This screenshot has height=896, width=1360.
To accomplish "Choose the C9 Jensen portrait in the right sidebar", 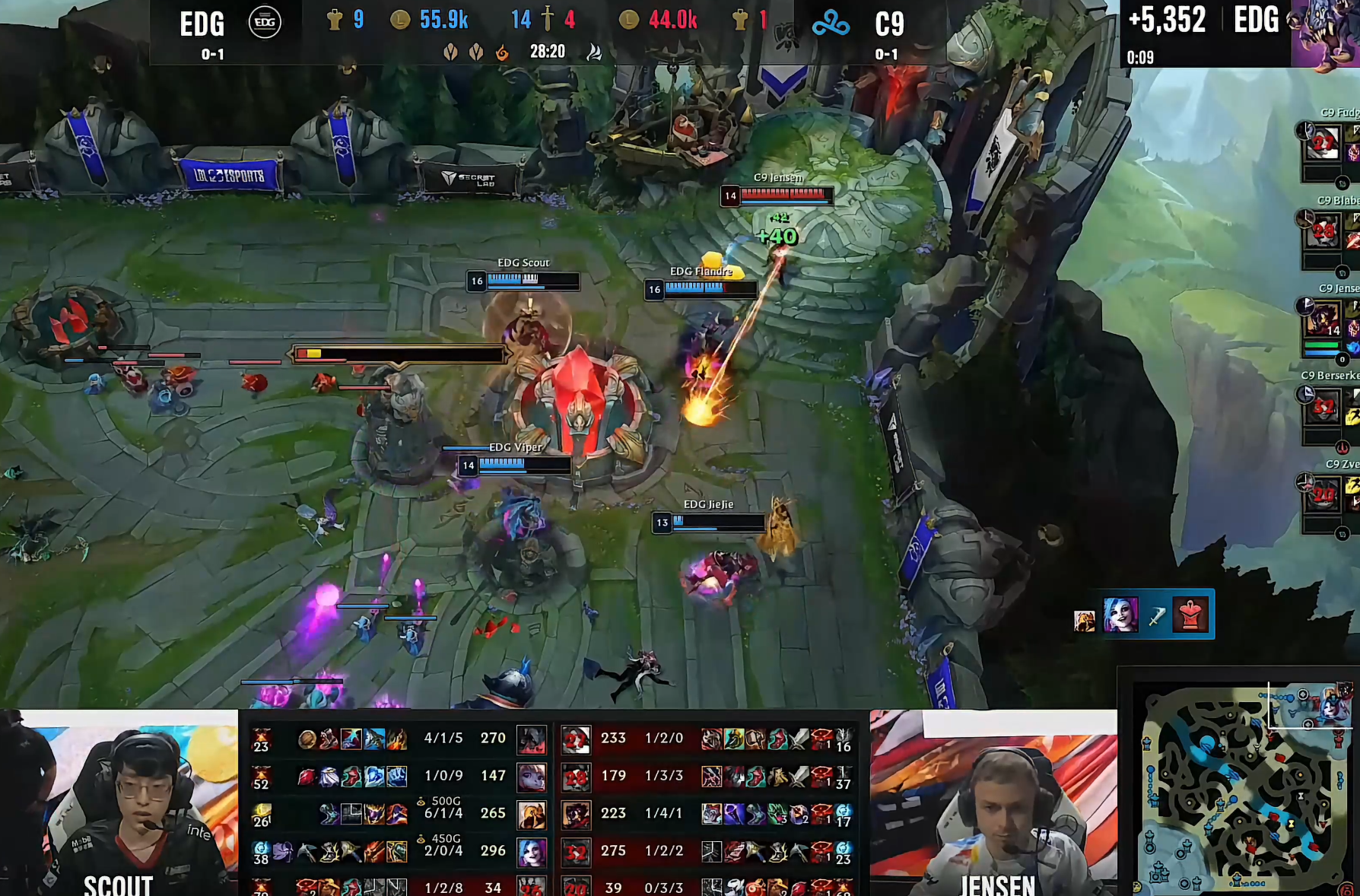I will (x=1323, y=319).
